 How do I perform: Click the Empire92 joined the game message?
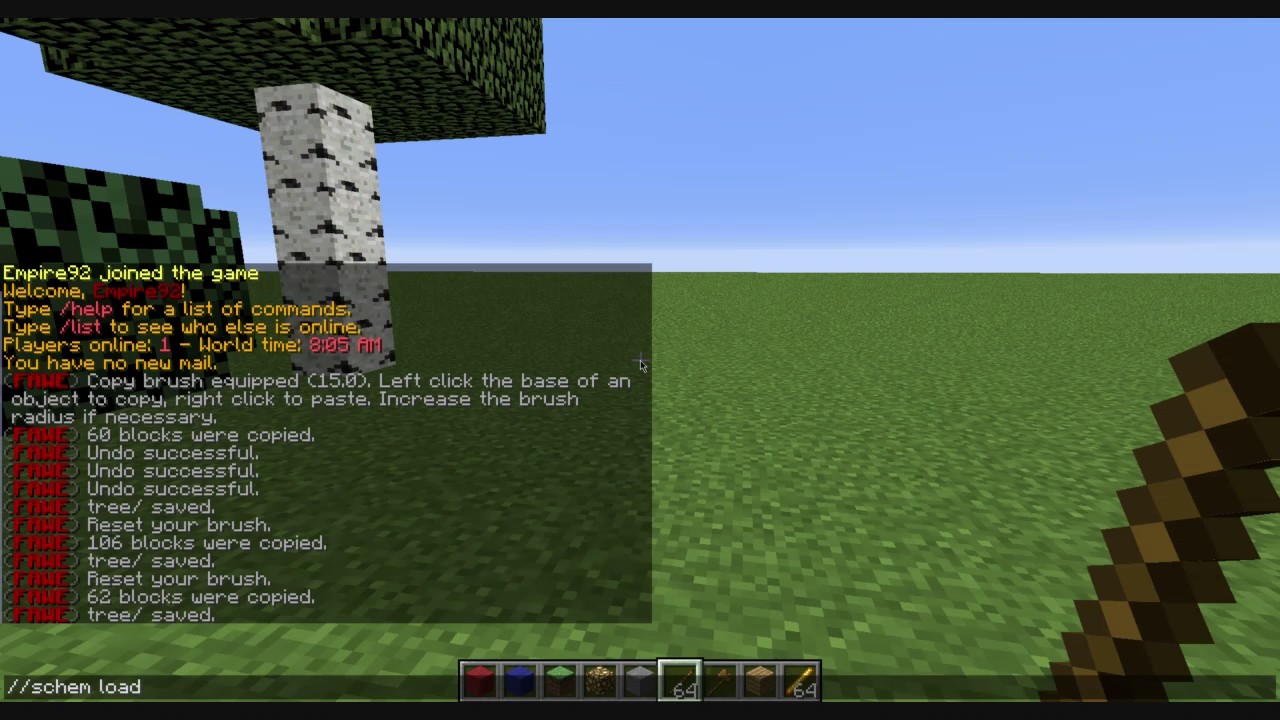(130, 273)
